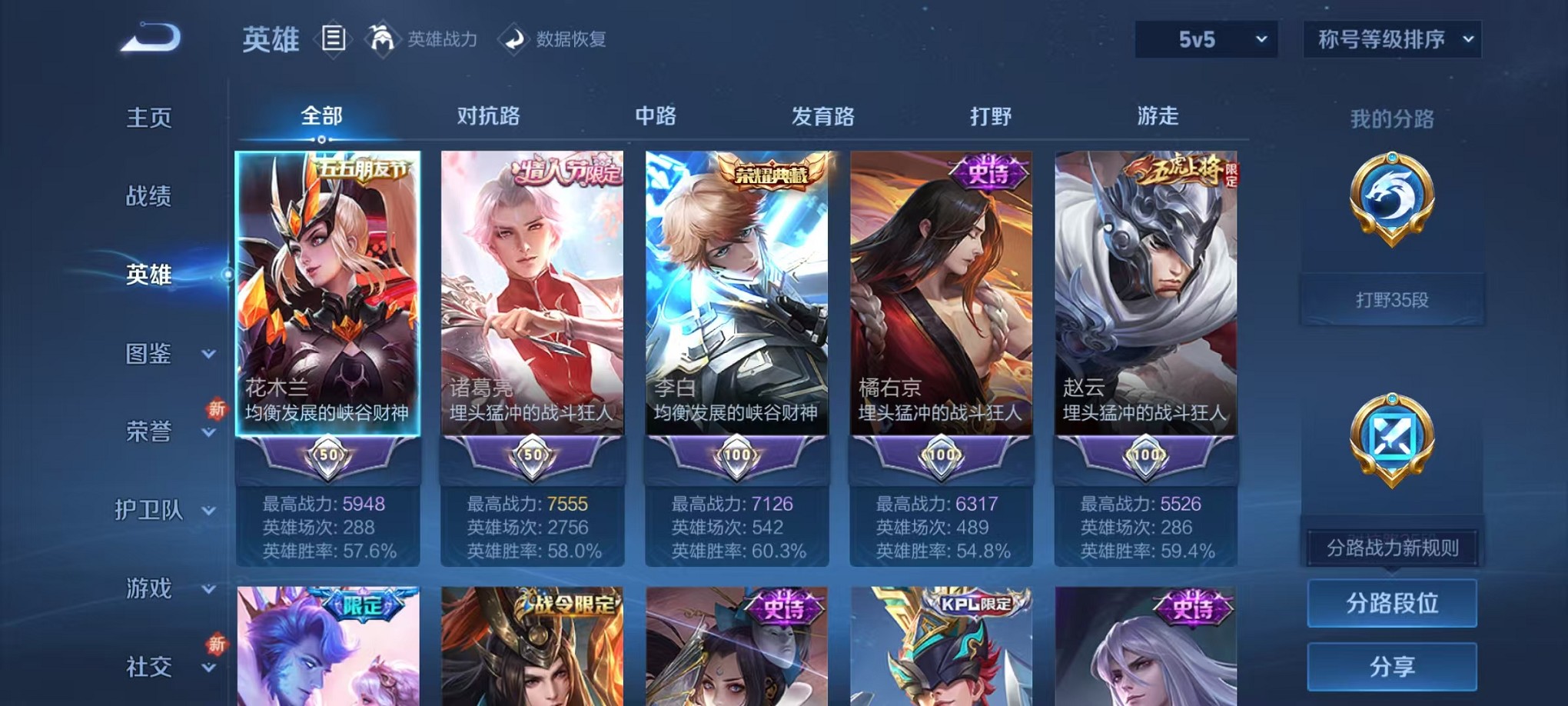1568x706 pixels.
Task: Click the hero list notebook icon beside 英雄
Action: point(334,38)
